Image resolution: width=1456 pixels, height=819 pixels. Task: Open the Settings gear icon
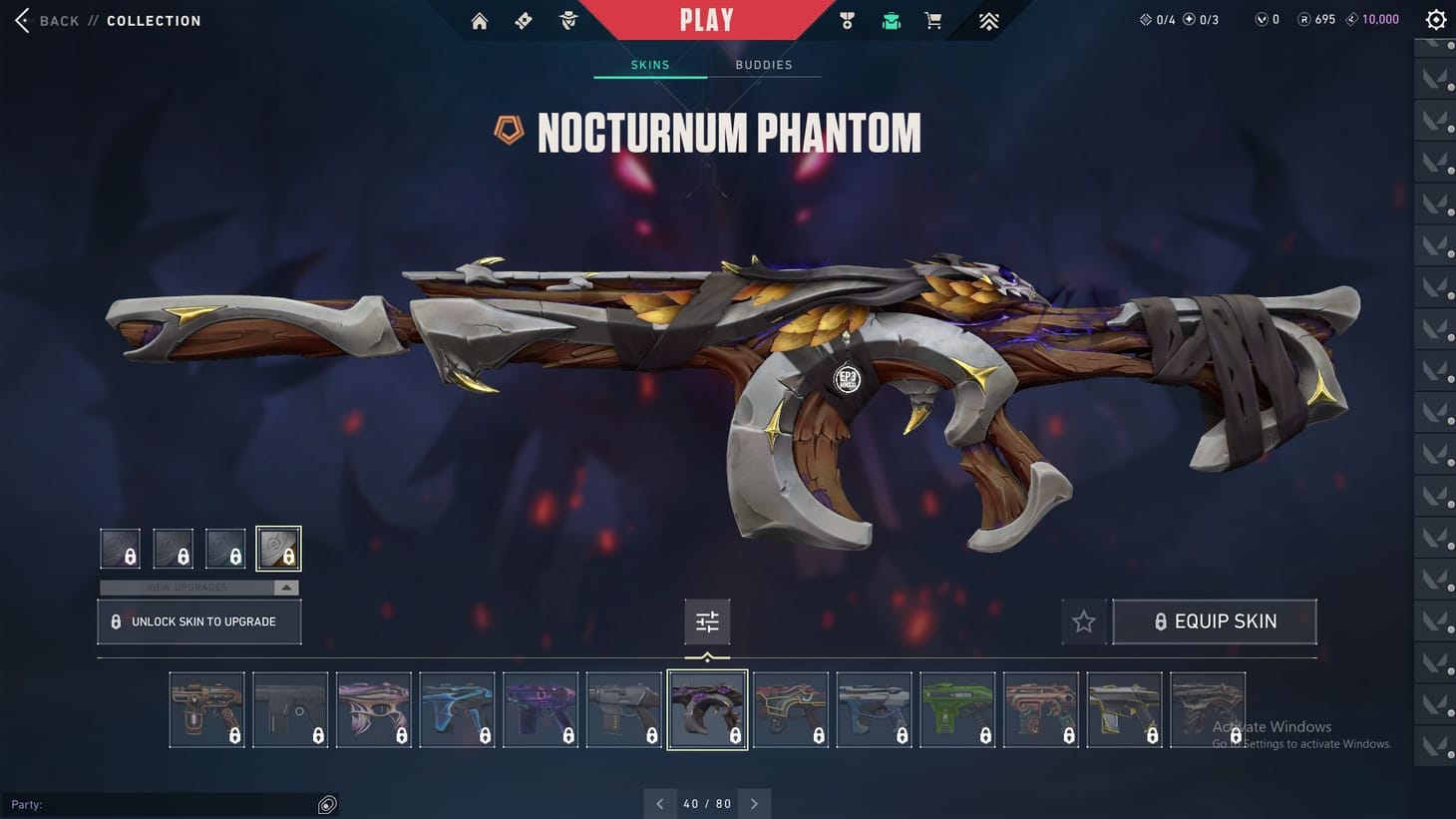pyautogui.click(x=1435, y=18)
